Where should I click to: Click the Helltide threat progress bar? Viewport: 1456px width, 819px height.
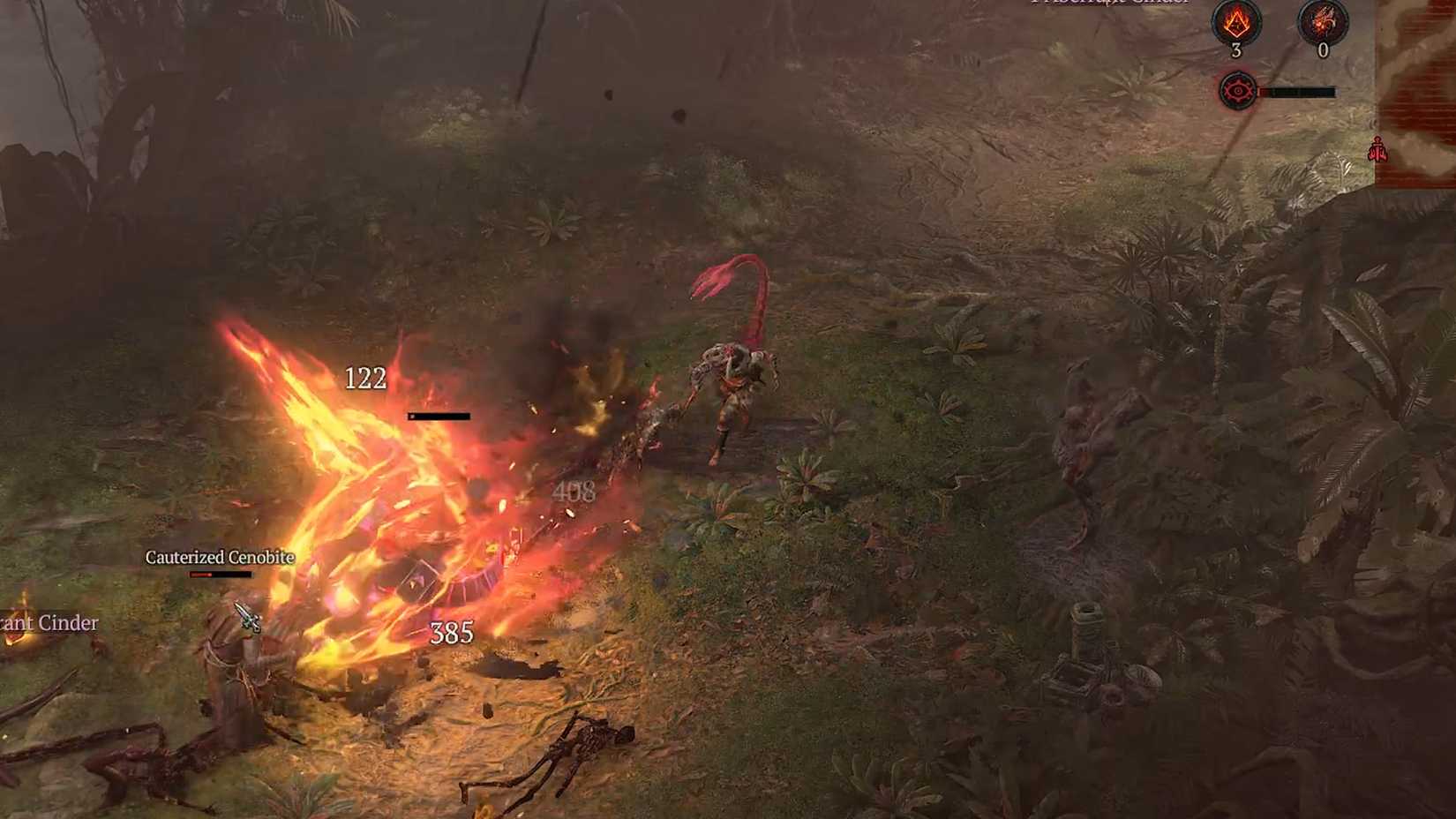(x=1297, y=91)
